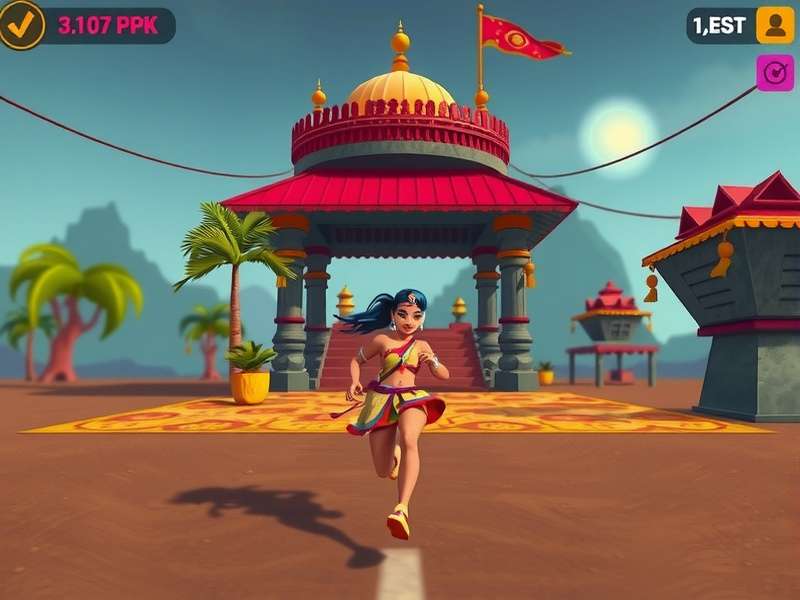800x600 pixels.
Task: Open the orange player profile icon
Action: tap(774, 25)
